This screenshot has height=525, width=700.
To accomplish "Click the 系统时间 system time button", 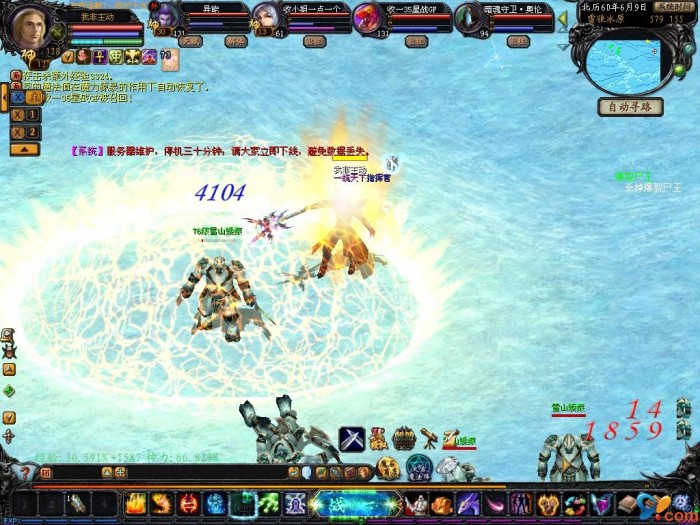I will pos(671,6).
